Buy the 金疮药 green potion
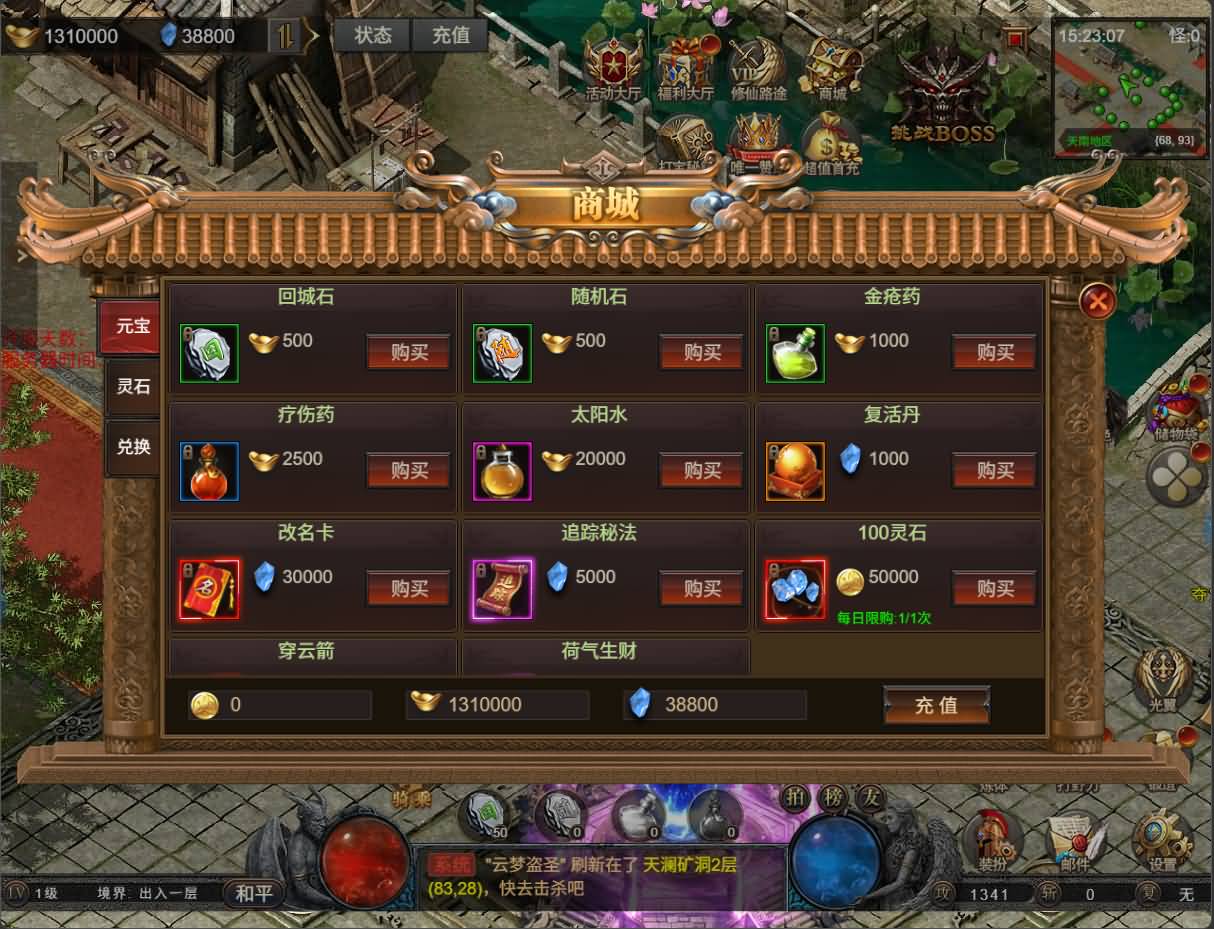 point(994,352)
